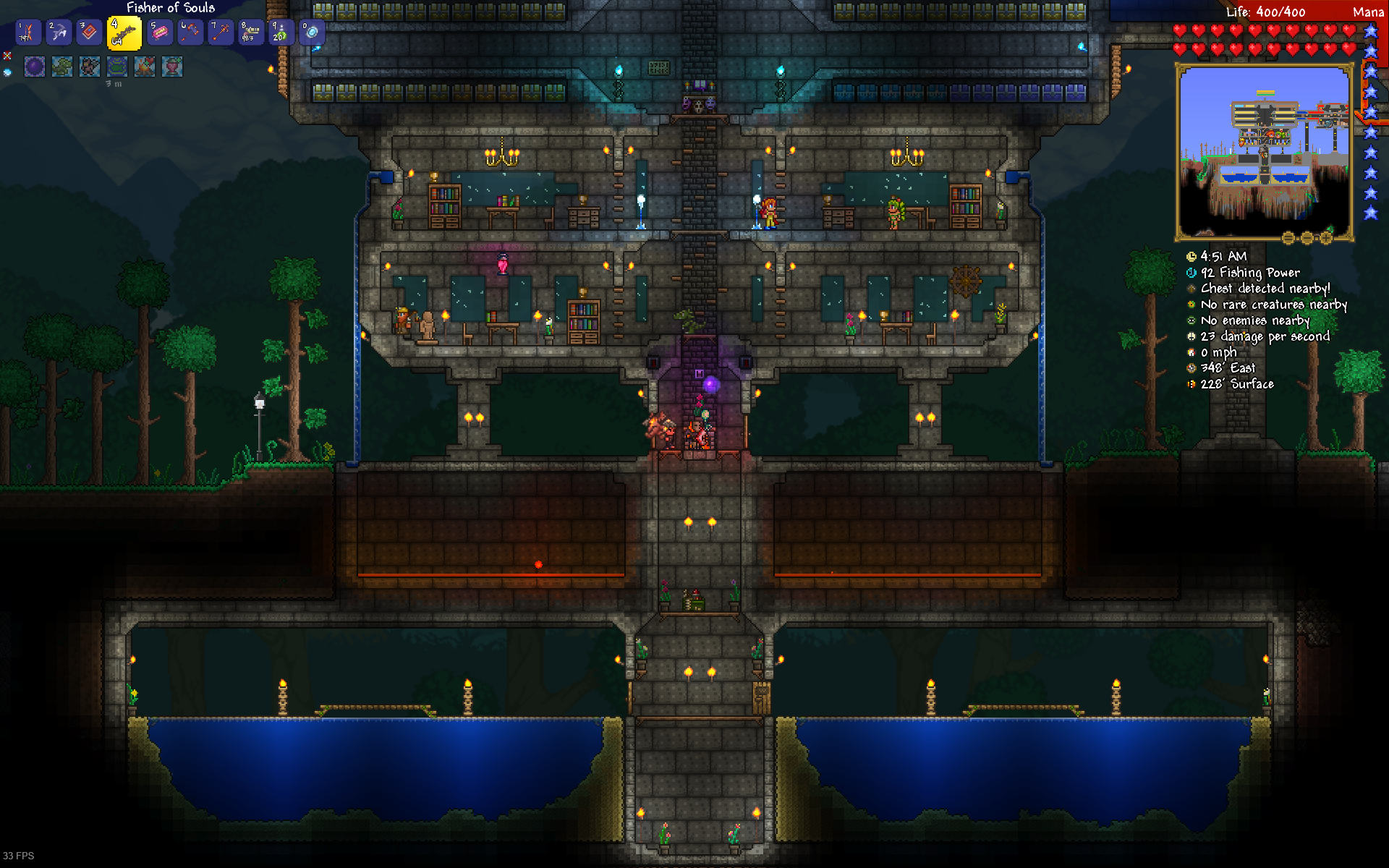1389x868 pixels.
Task: Click the Metal Detector chest-detected icon
Action: tap(1192, 289)
